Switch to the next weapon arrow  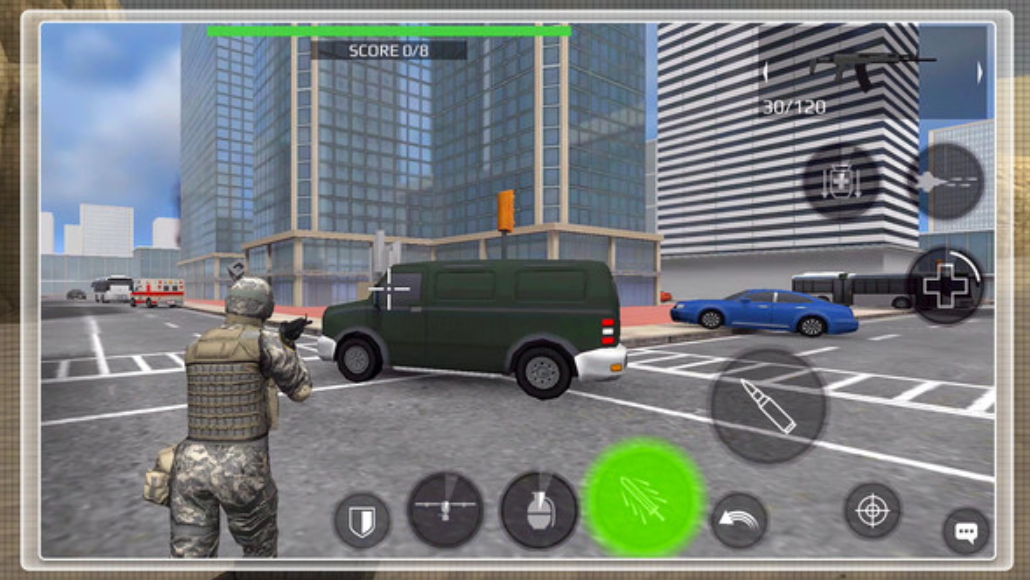(x=979, y=72)
